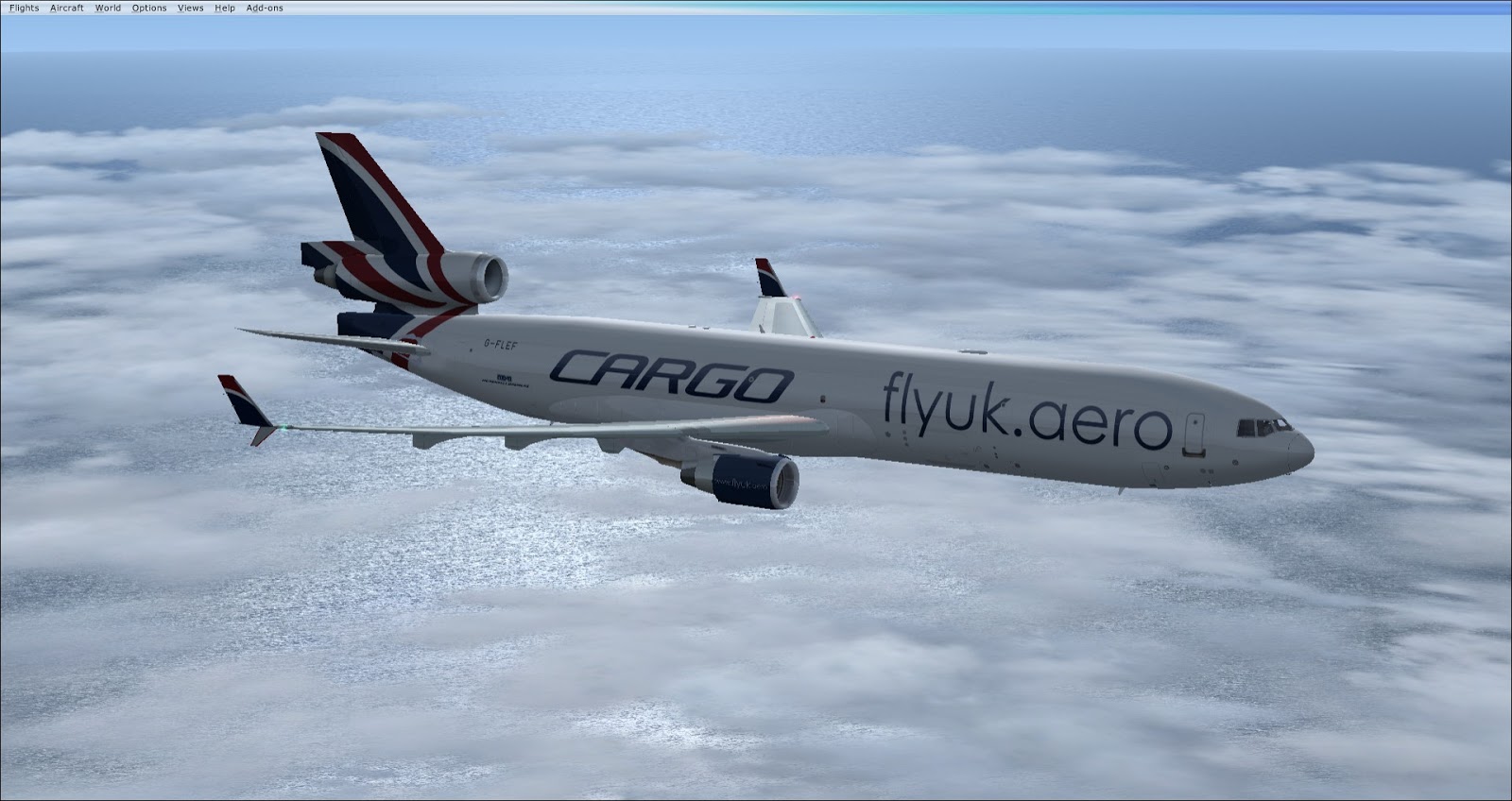Show the Options menu
The image size is (1512, 801).
149,8
